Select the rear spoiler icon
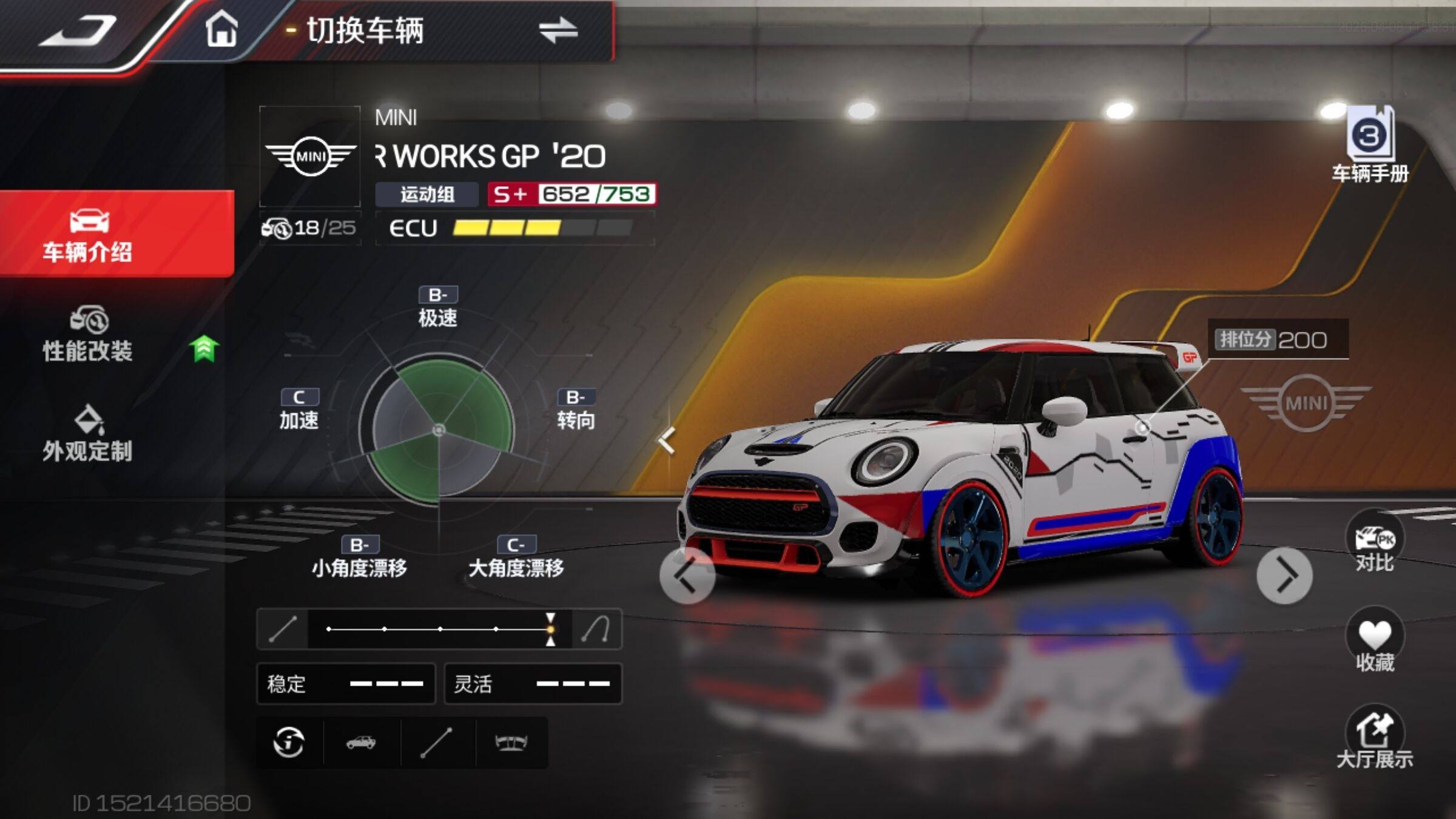Viewport: 1456px width, 819px height. (511, 743)
